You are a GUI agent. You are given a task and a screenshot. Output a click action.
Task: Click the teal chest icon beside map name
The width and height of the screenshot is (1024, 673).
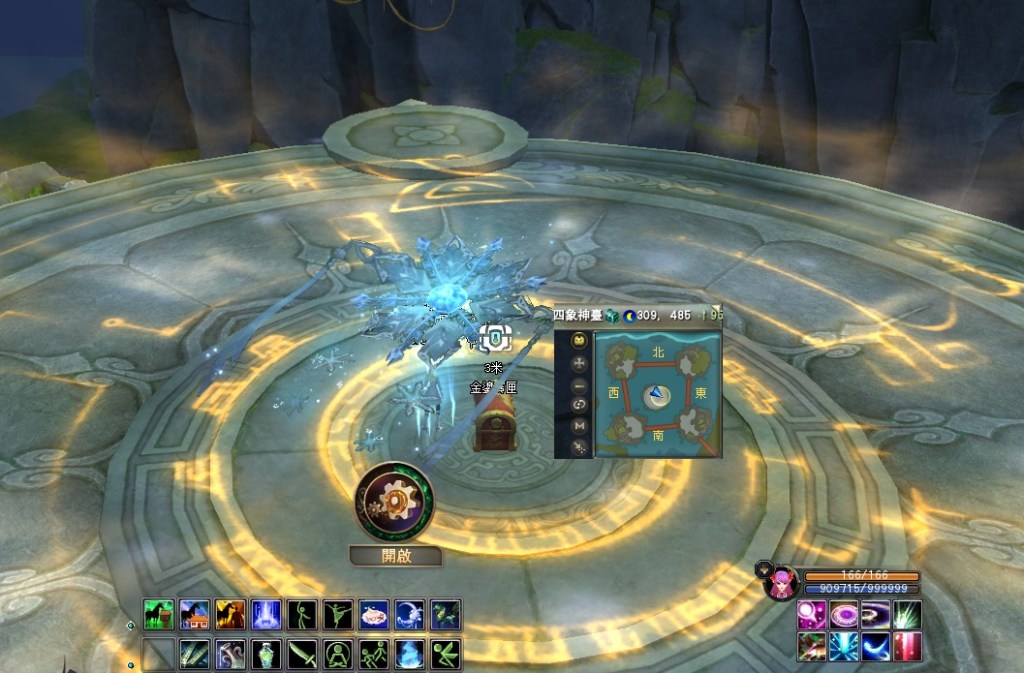click(x=611, y=315)
